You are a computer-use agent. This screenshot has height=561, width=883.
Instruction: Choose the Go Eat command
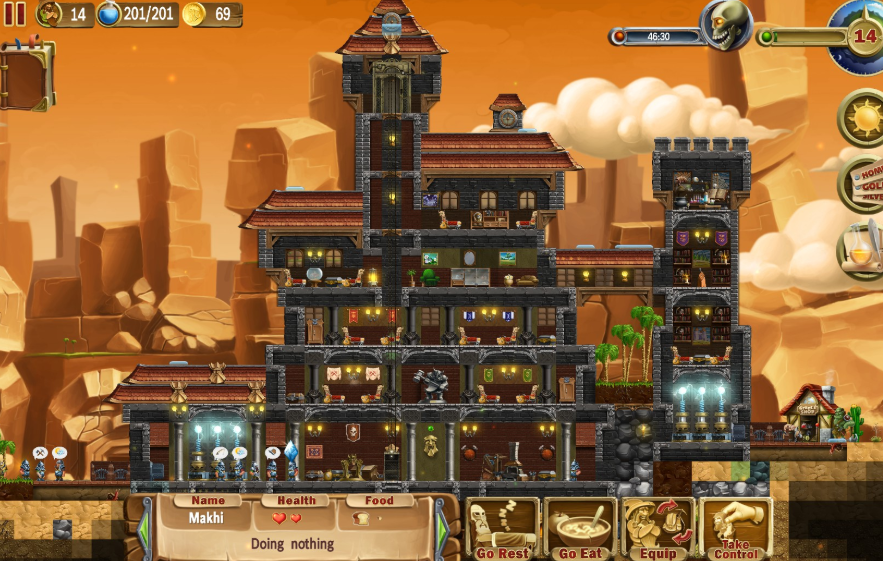click(580, 529)
